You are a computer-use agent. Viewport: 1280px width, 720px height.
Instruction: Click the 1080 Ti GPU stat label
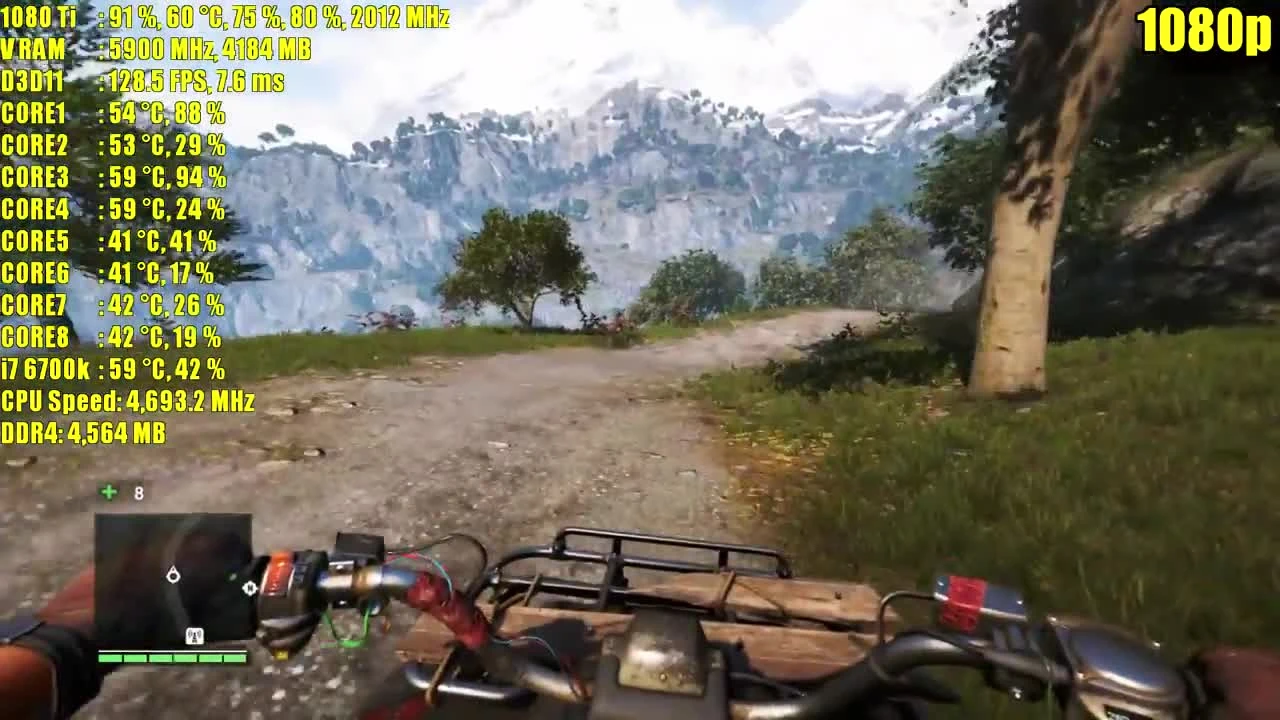40,17
